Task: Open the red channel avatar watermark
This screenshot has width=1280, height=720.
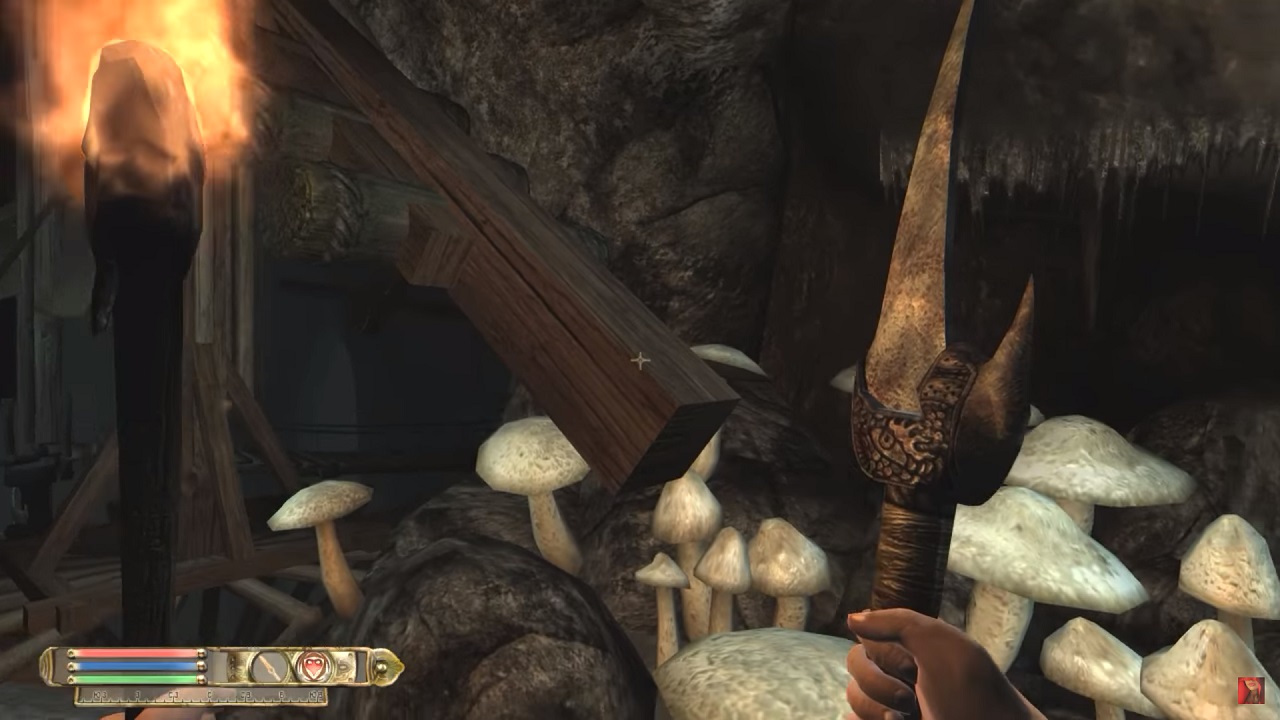Action: click(1250, 690)
